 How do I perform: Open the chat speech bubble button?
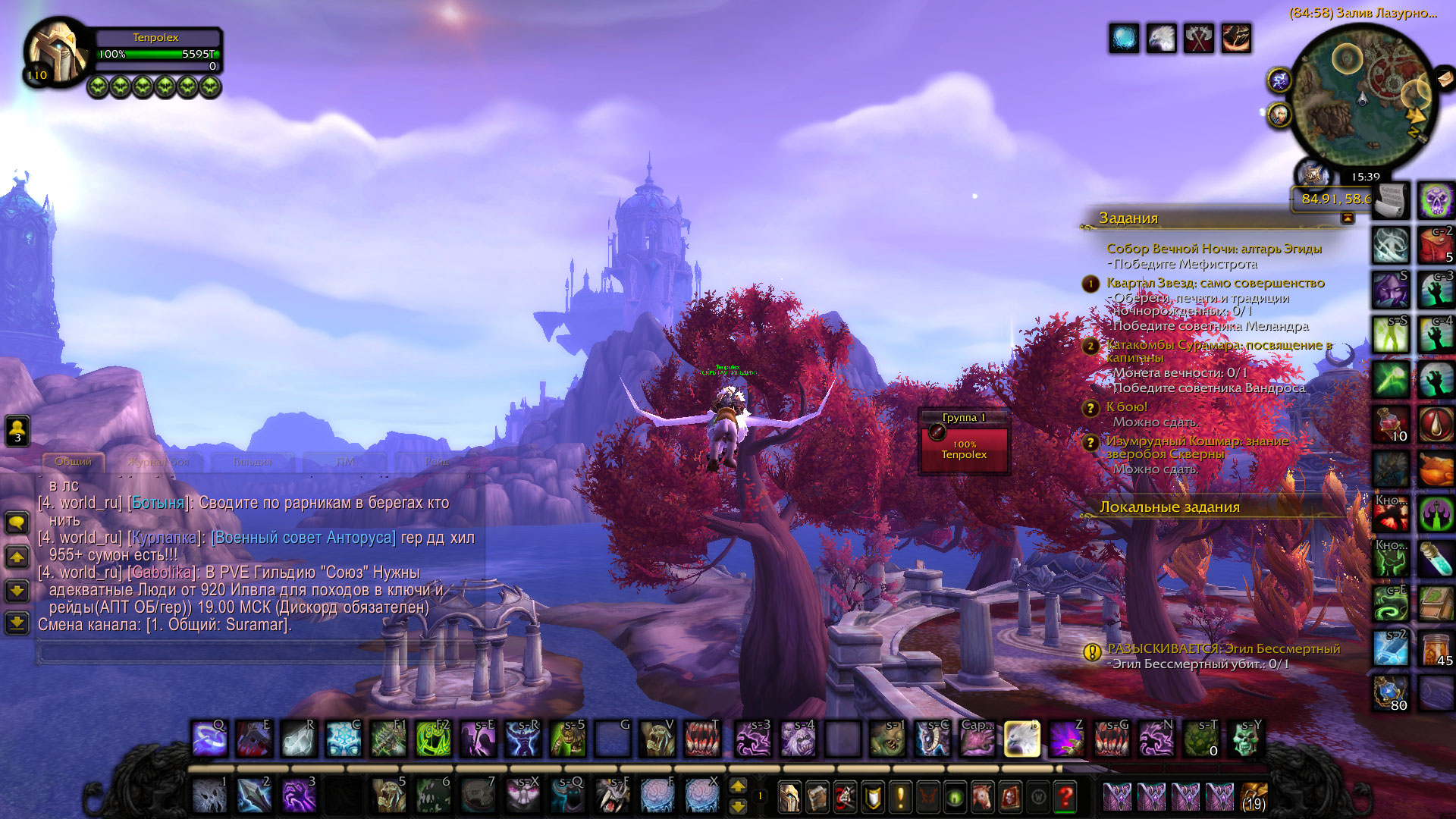[x=17, y=522]
